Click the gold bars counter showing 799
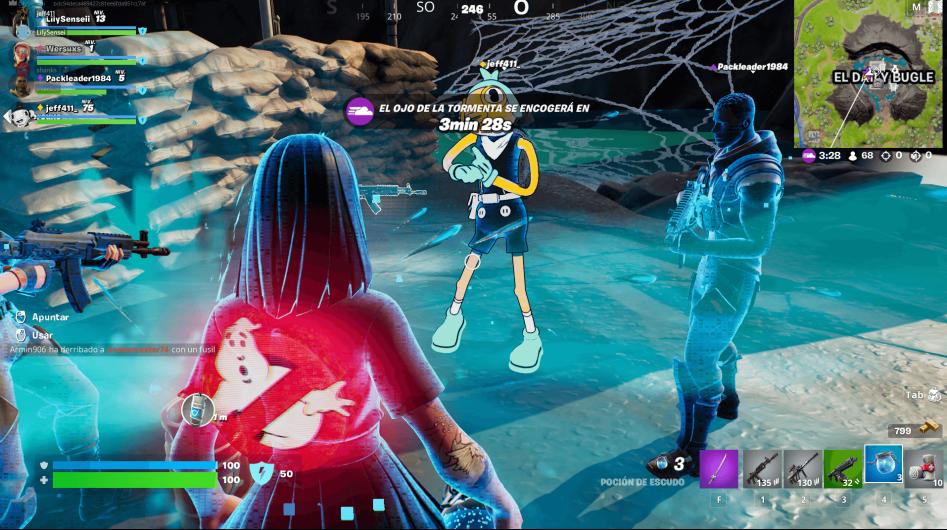Image resolution: width=947 pixels, height=530 pixels. click(912, 430)
